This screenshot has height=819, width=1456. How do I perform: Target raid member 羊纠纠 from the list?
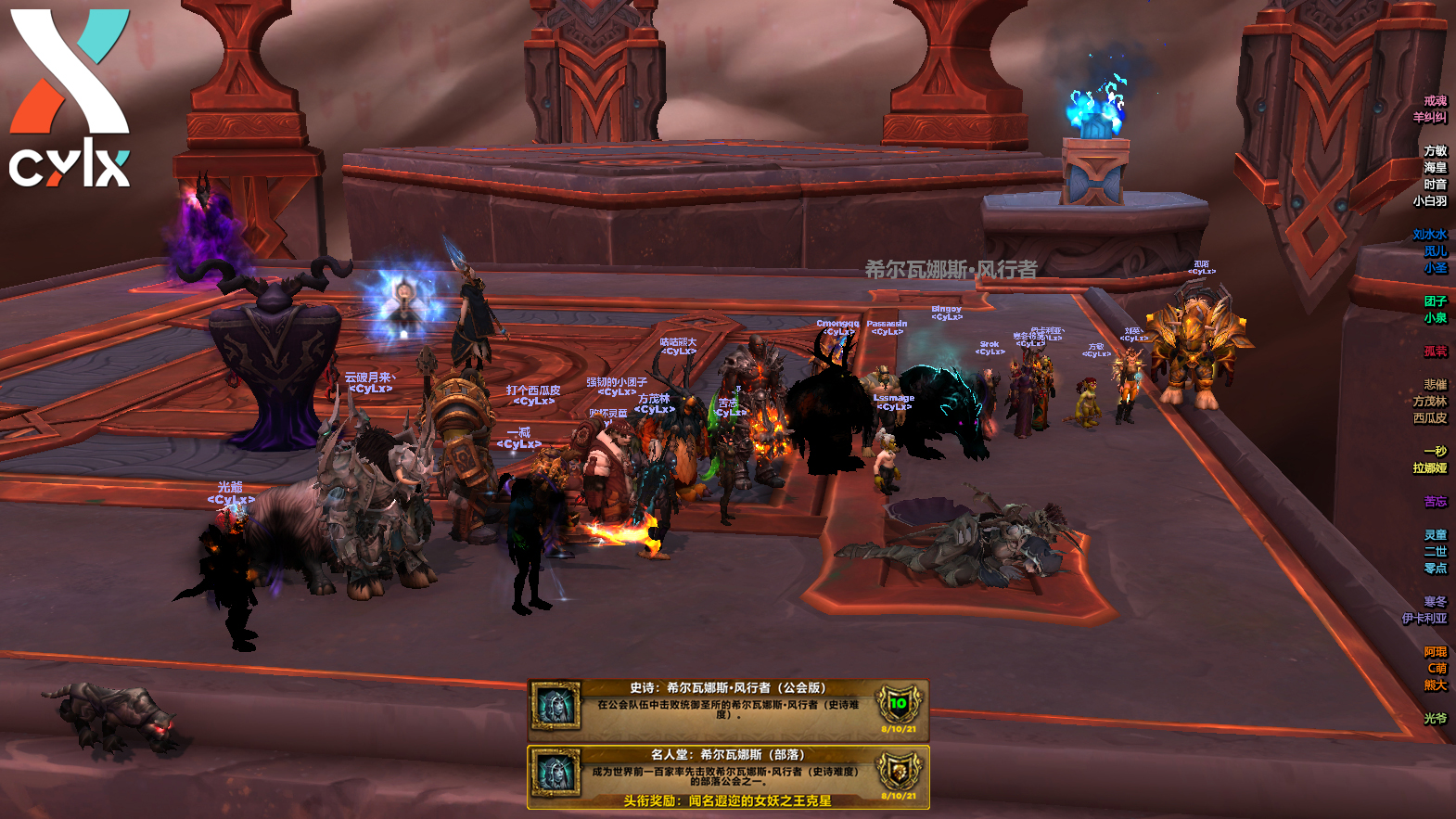click(x=1429, y=118)
